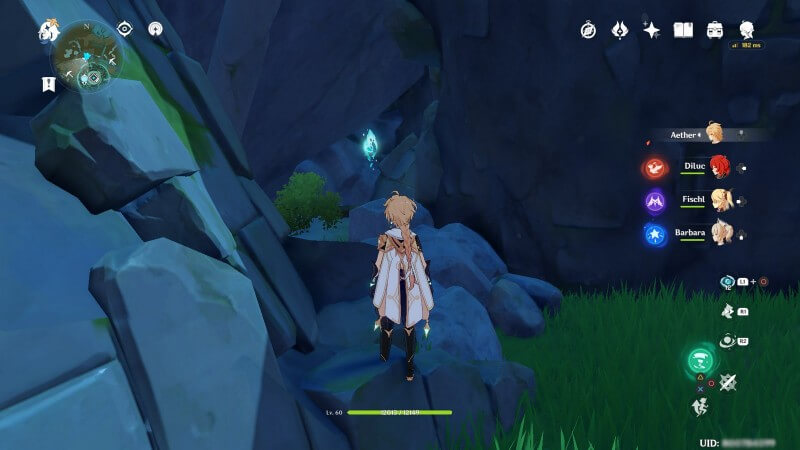Open the compass events icon

(588, 30)
